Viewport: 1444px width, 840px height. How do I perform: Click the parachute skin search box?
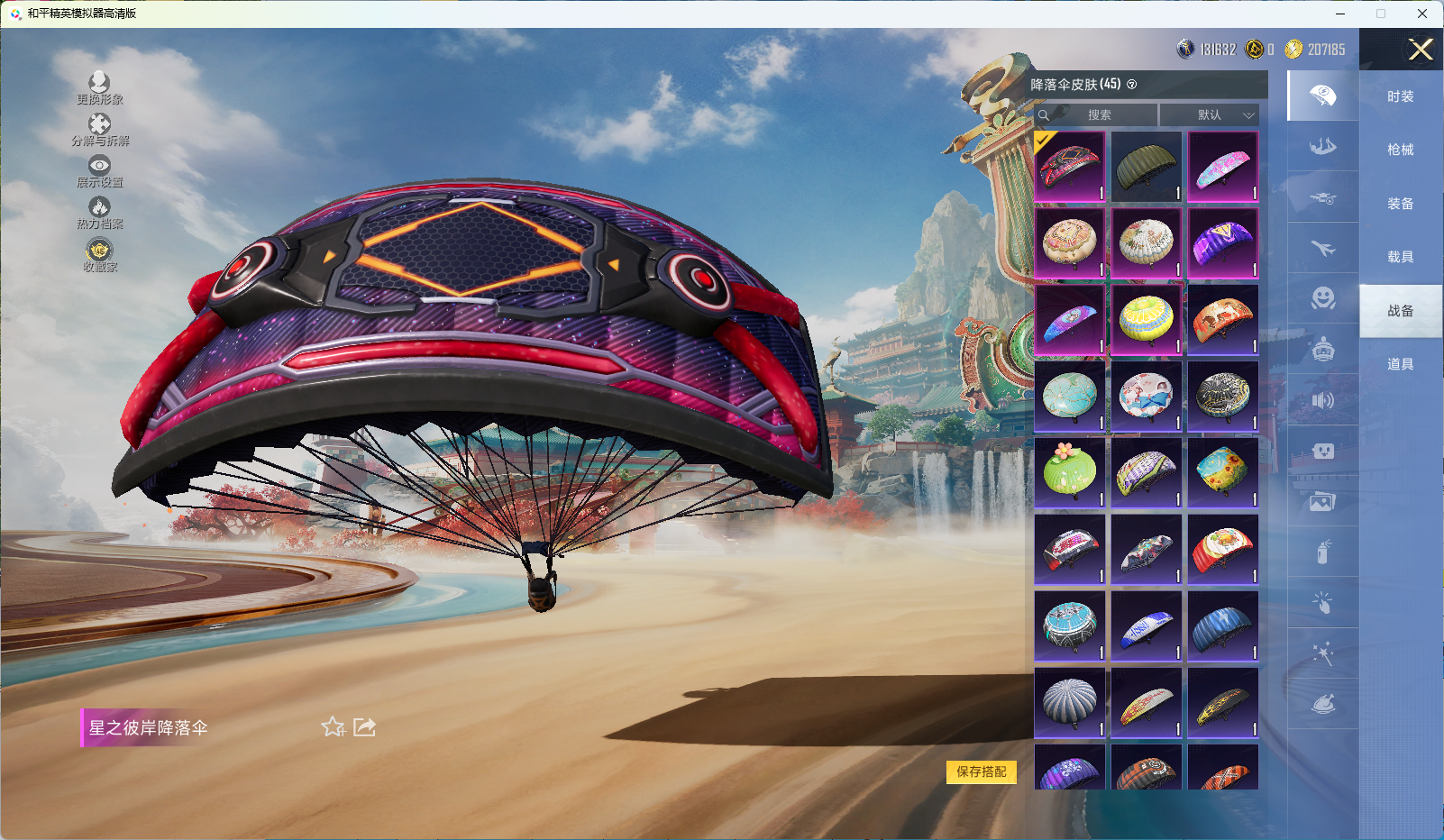1097,115
